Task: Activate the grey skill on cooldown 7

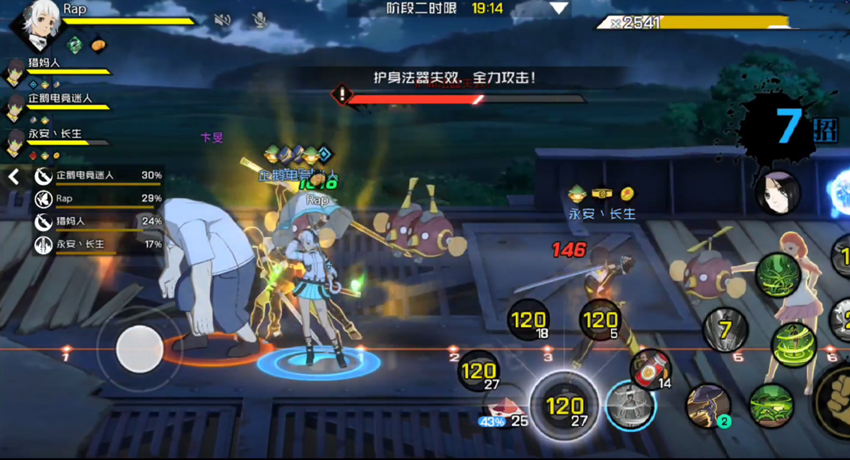Action: pyautogui.click(x=726, y=329)
